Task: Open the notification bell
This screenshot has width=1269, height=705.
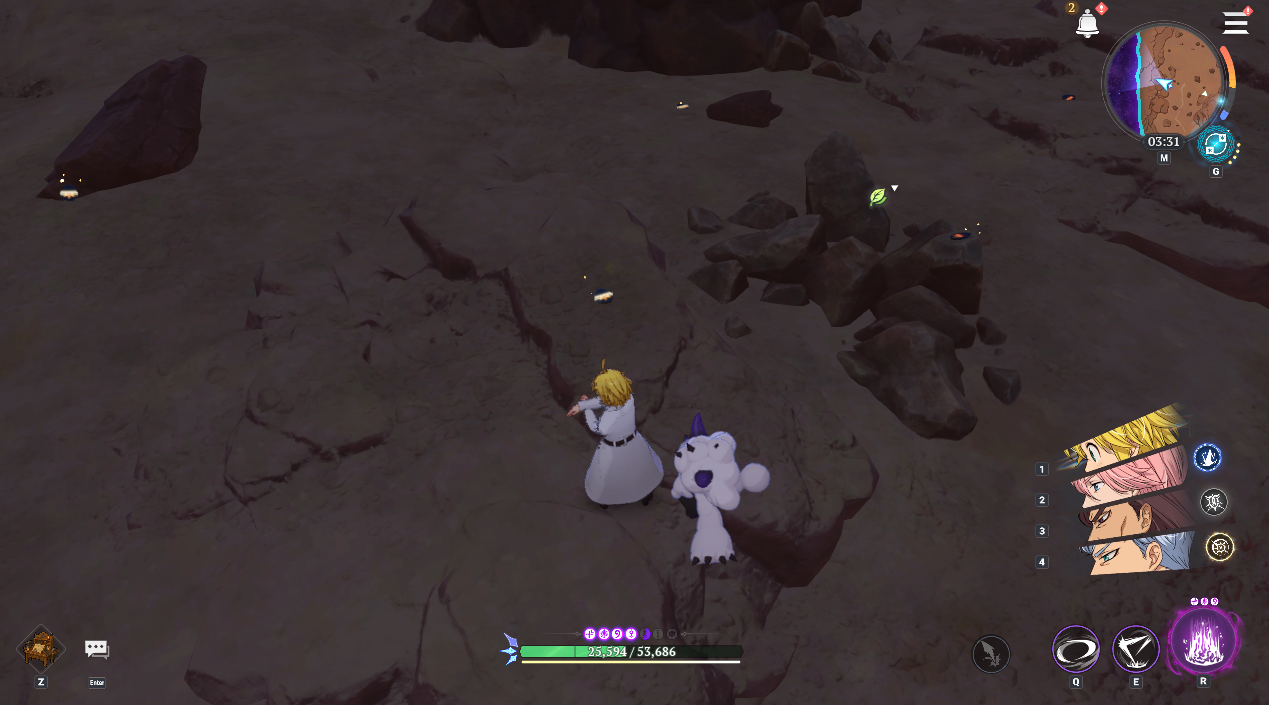Action: tap(1087, 23)
